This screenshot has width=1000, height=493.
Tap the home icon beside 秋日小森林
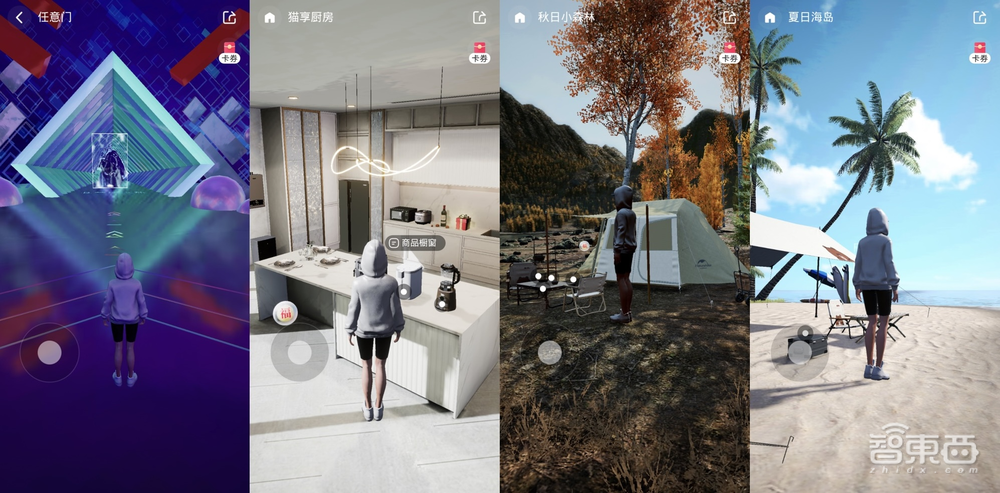520,18
